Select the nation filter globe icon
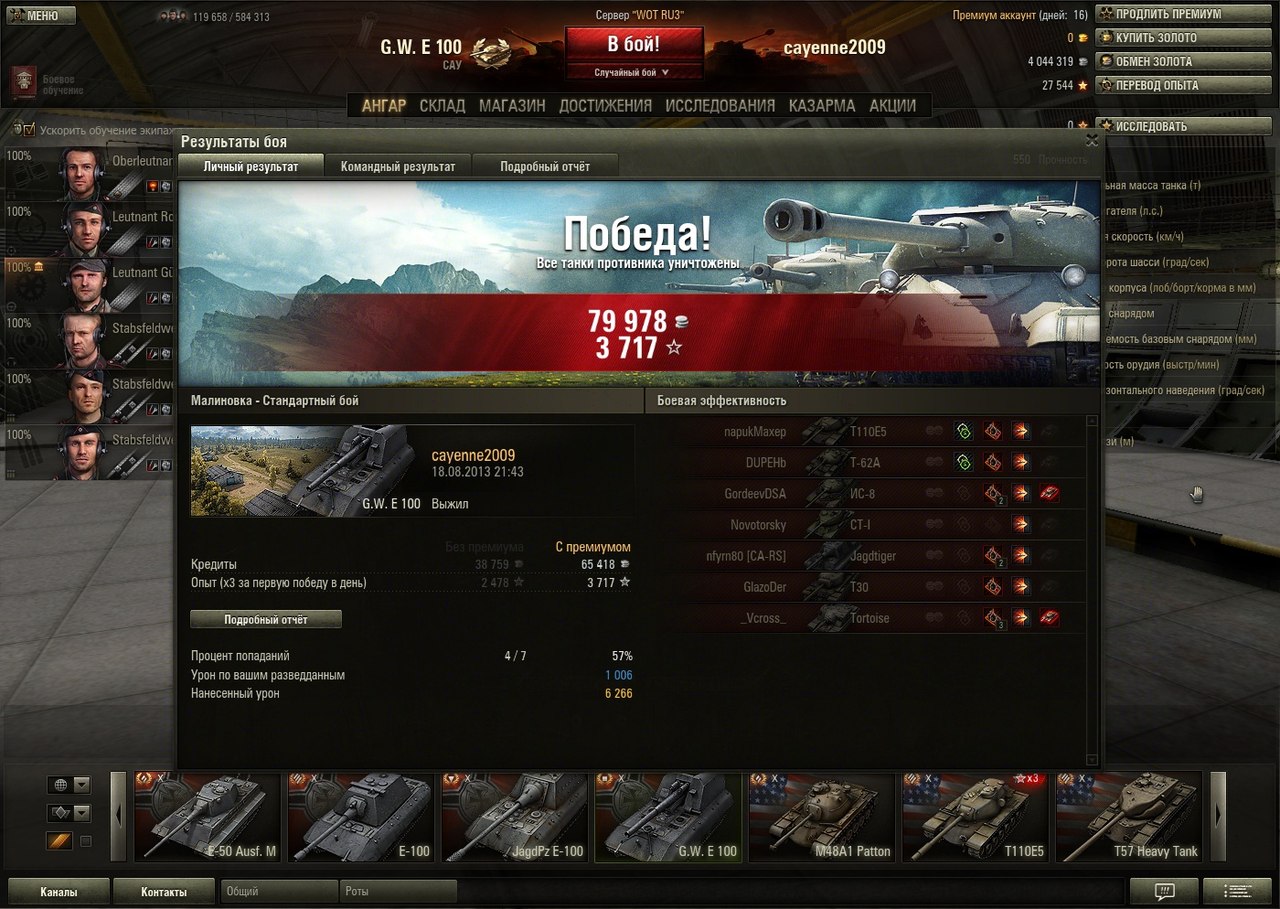Screen dimensions: 1280x909 (x=61, y=785)
